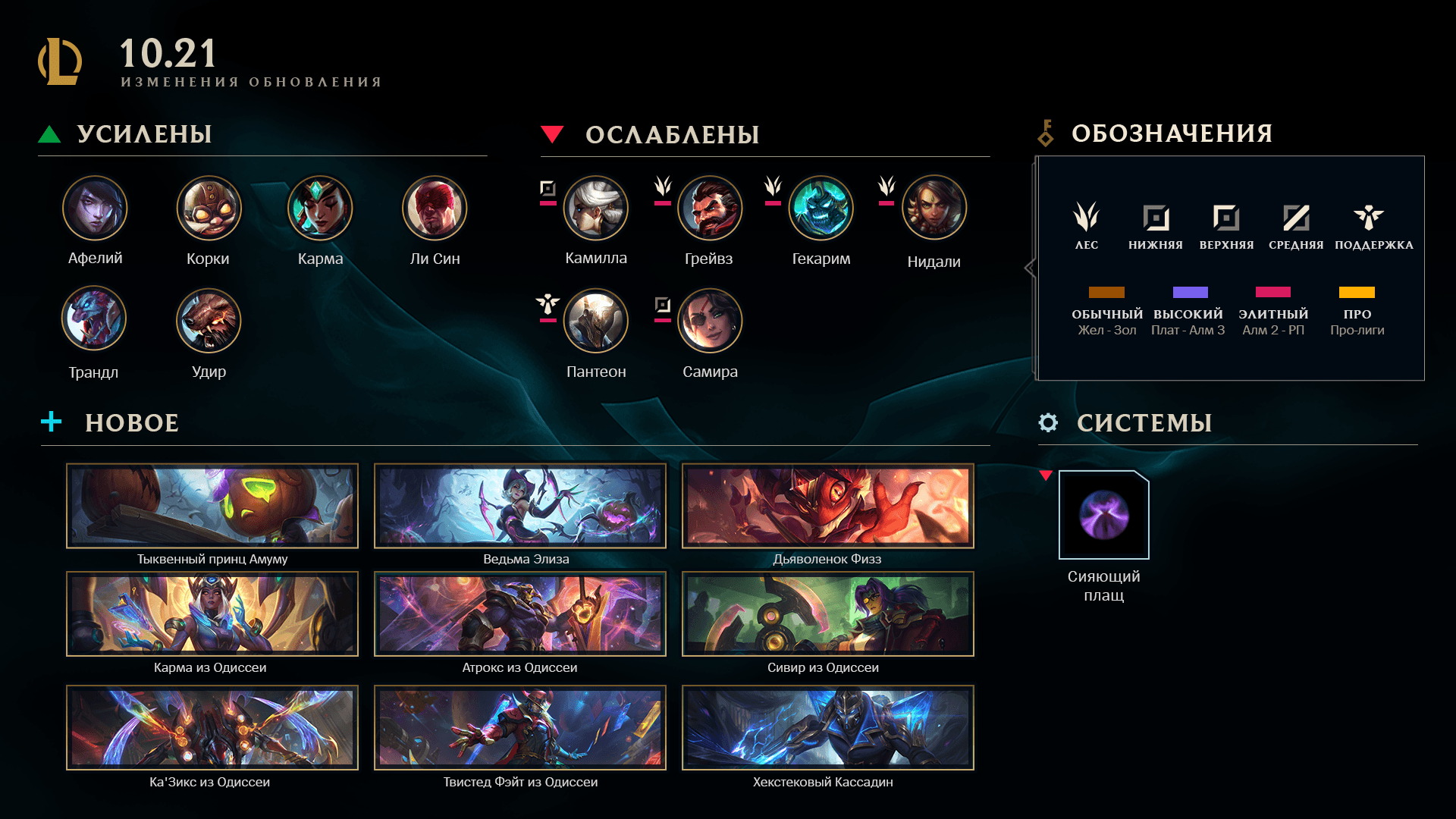Select the Афелий champion portrait

point(95,208)
